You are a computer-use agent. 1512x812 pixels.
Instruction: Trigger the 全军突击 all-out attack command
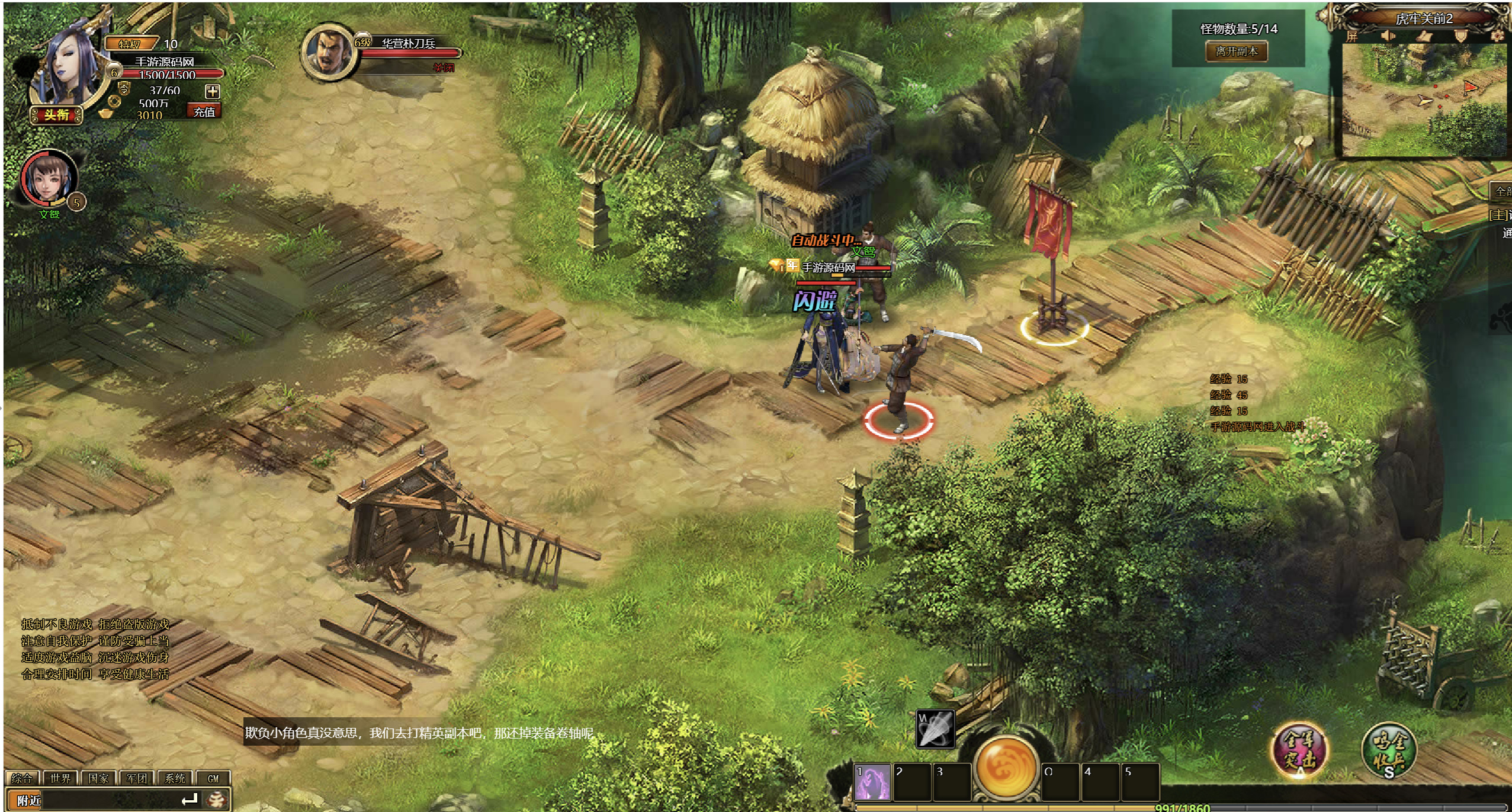coord(1300,749)
